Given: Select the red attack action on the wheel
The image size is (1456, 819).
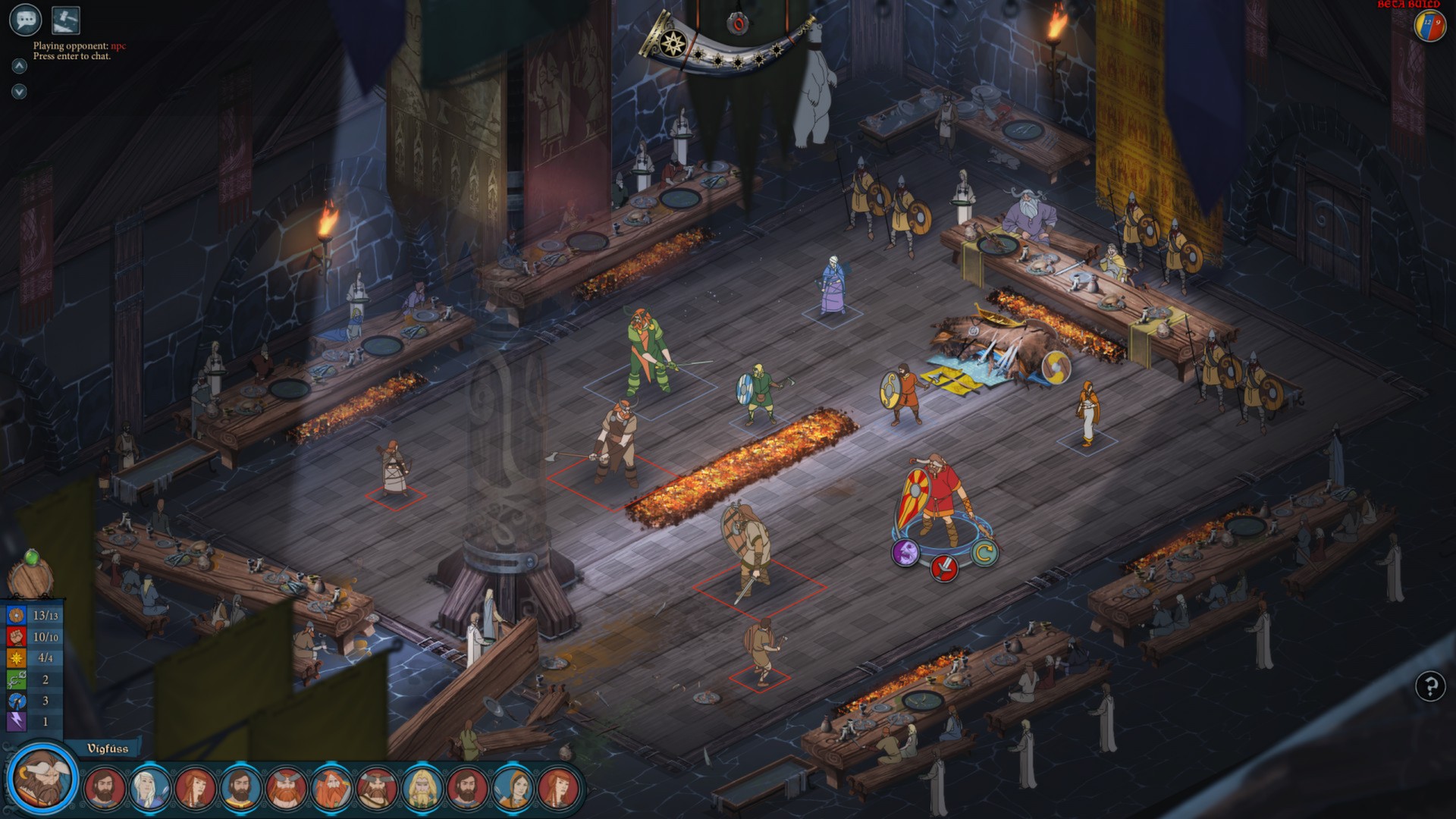Looking at the screenshot, I should pyautogui.click(x=944, y=570).
